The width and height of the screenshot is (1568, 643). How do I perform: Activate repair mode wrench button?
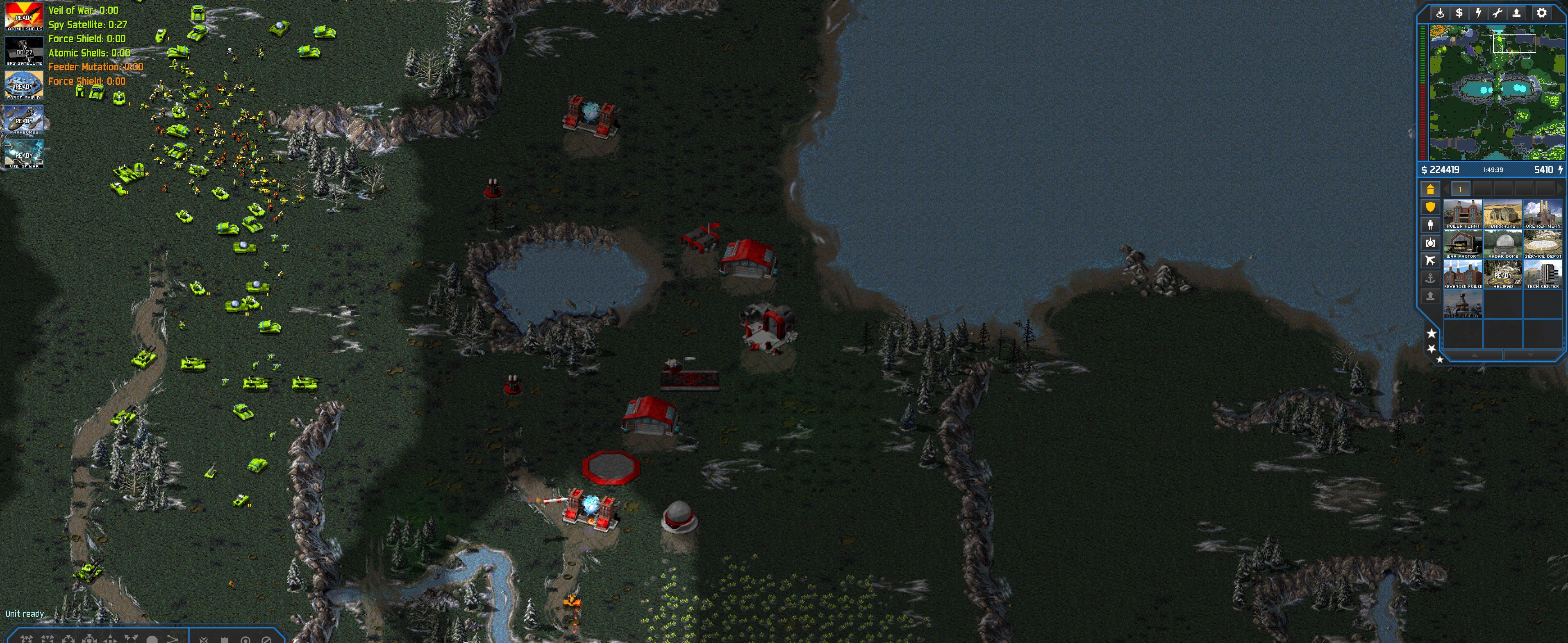[1498, 13]
